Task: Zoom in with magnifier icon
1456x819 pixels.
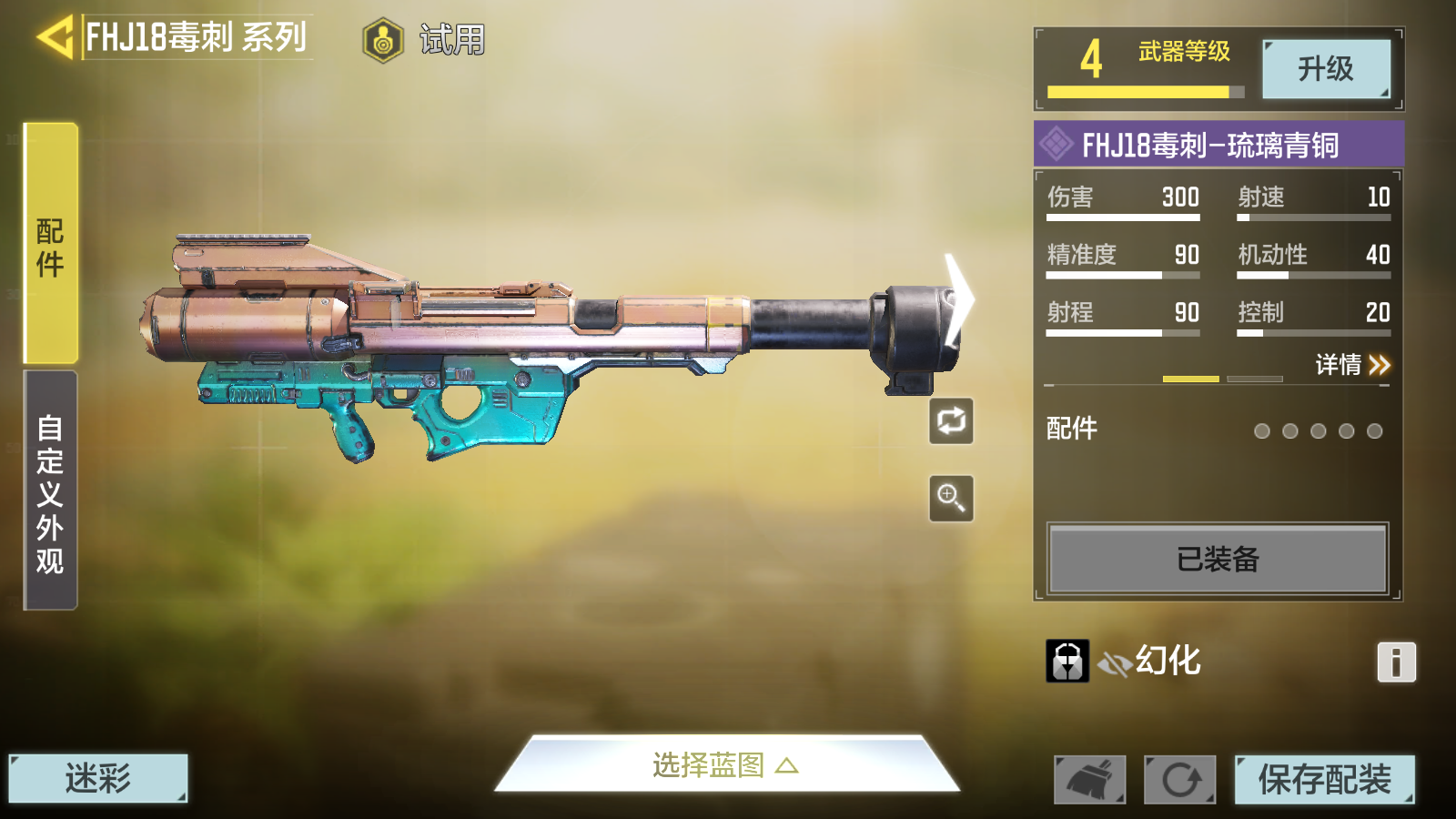Action: pos(951,498)
